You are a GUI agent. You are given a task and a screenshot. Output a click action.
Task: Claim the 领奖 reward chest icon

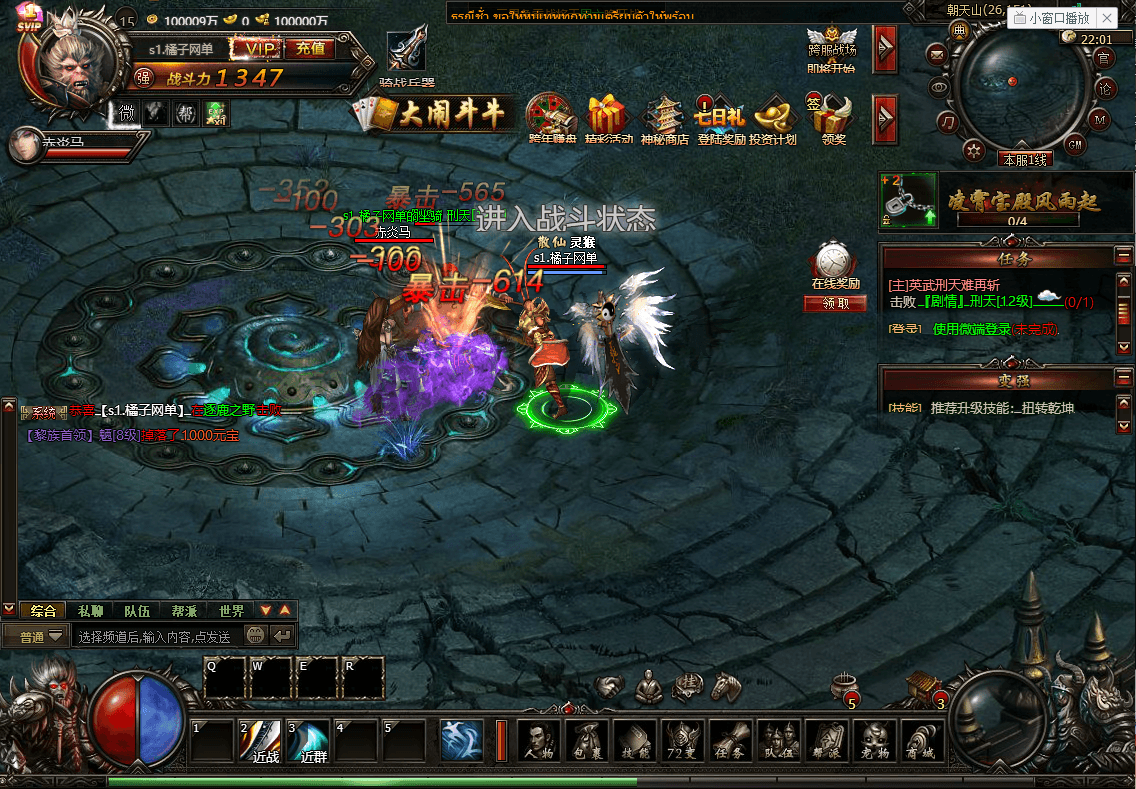click(832, 118)
